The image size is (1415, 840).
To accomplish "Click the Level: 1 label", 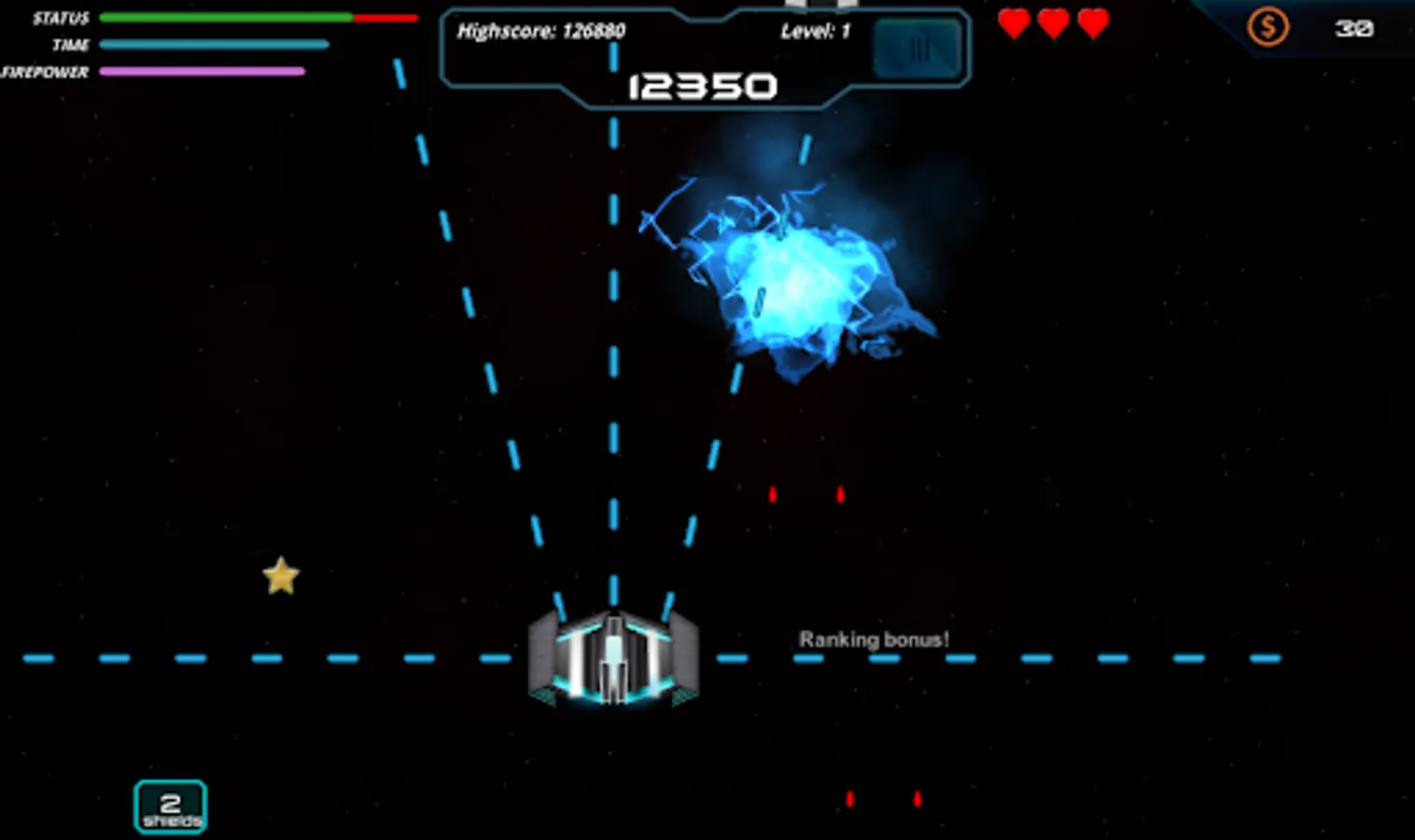I will tap(813, 31).
